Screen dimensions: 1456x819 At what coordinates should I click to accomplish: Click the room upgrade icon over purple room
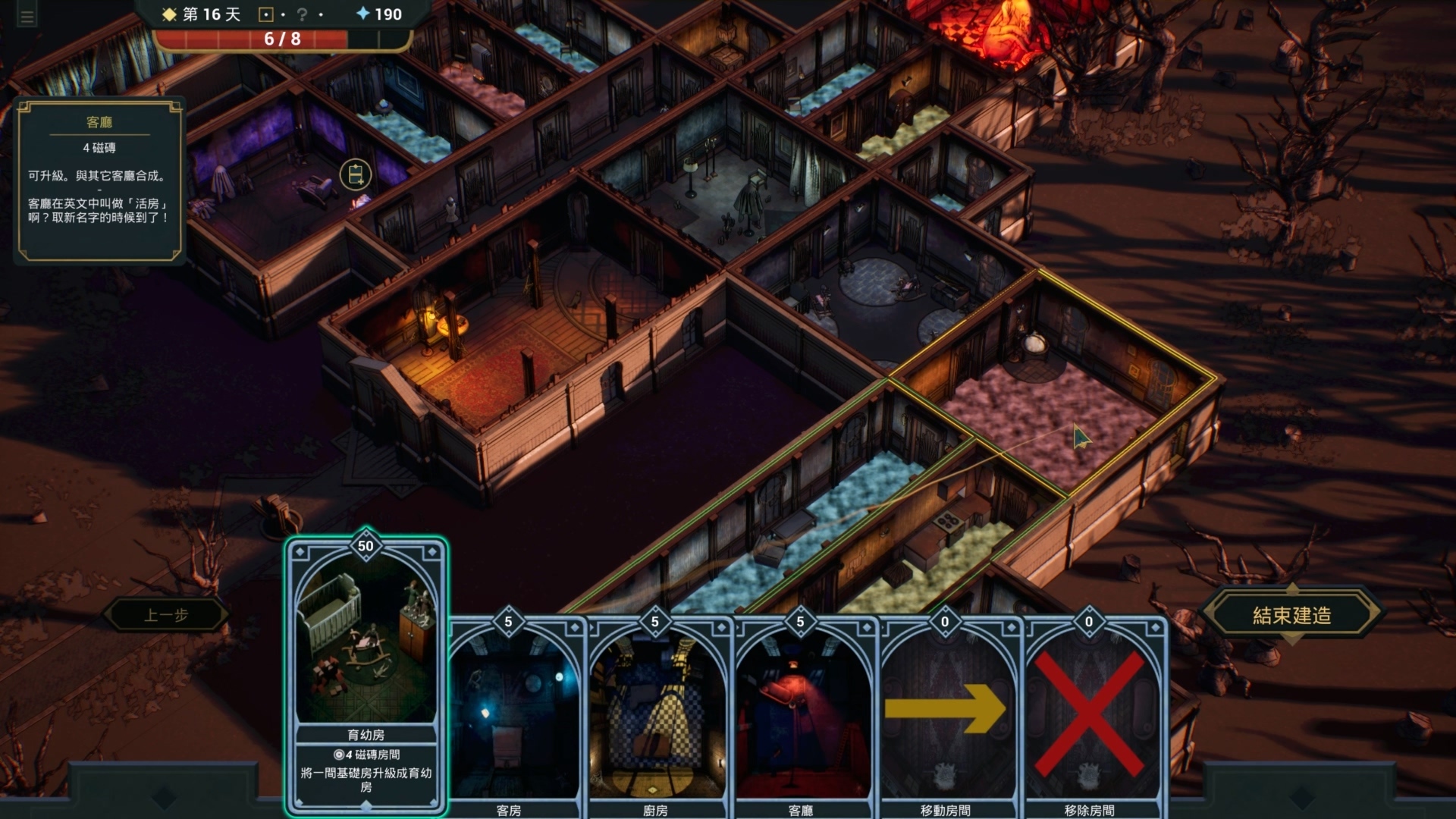coord(356,175)
